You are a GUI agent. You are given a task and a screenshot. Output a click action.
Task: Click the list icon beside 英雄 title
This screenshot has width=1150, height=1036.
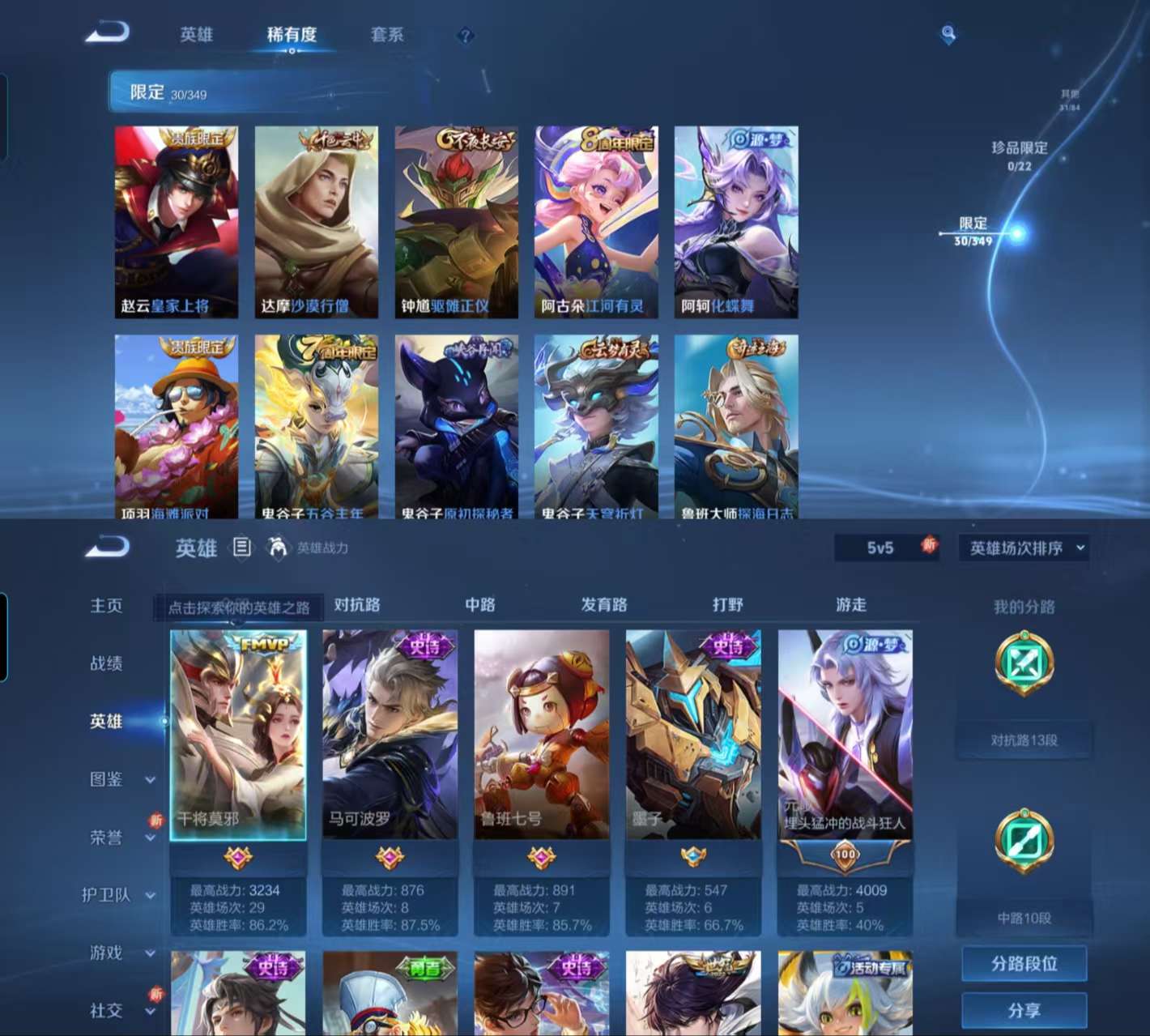[241, 548]
